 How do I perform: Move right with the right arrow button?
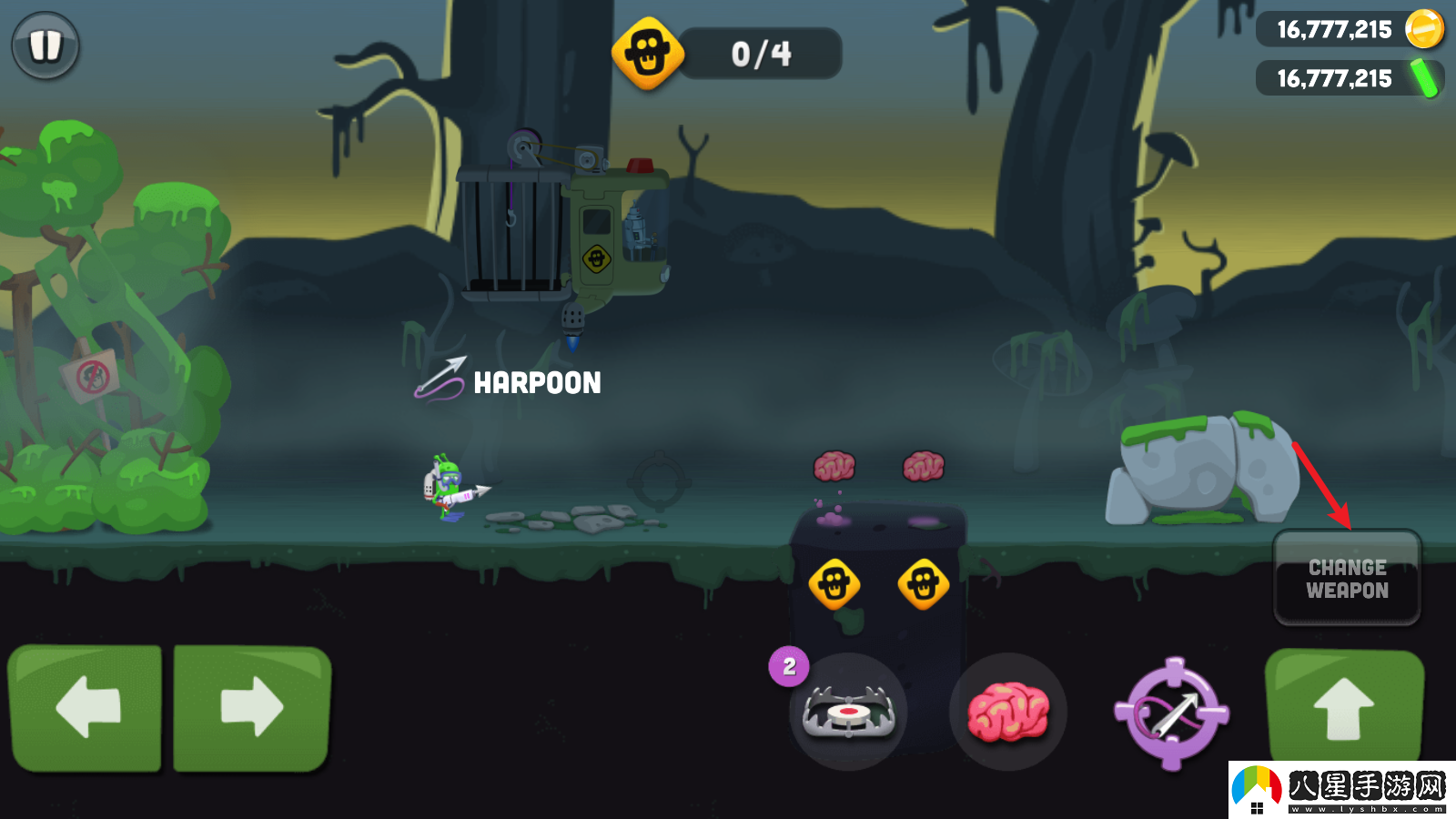[252, 707]
